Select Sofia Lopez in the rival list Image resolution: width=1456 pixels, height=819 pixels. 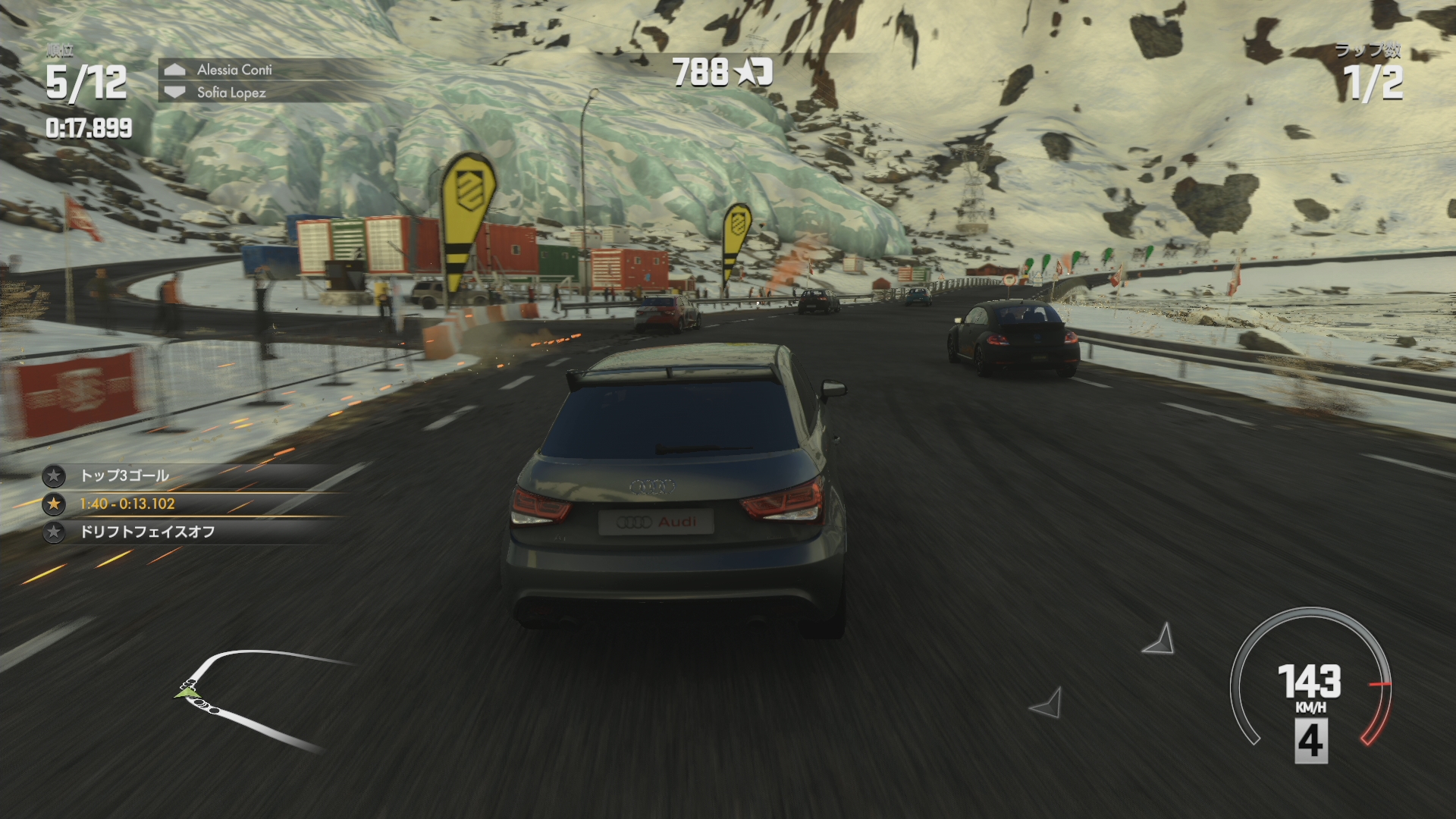[231, 93]
